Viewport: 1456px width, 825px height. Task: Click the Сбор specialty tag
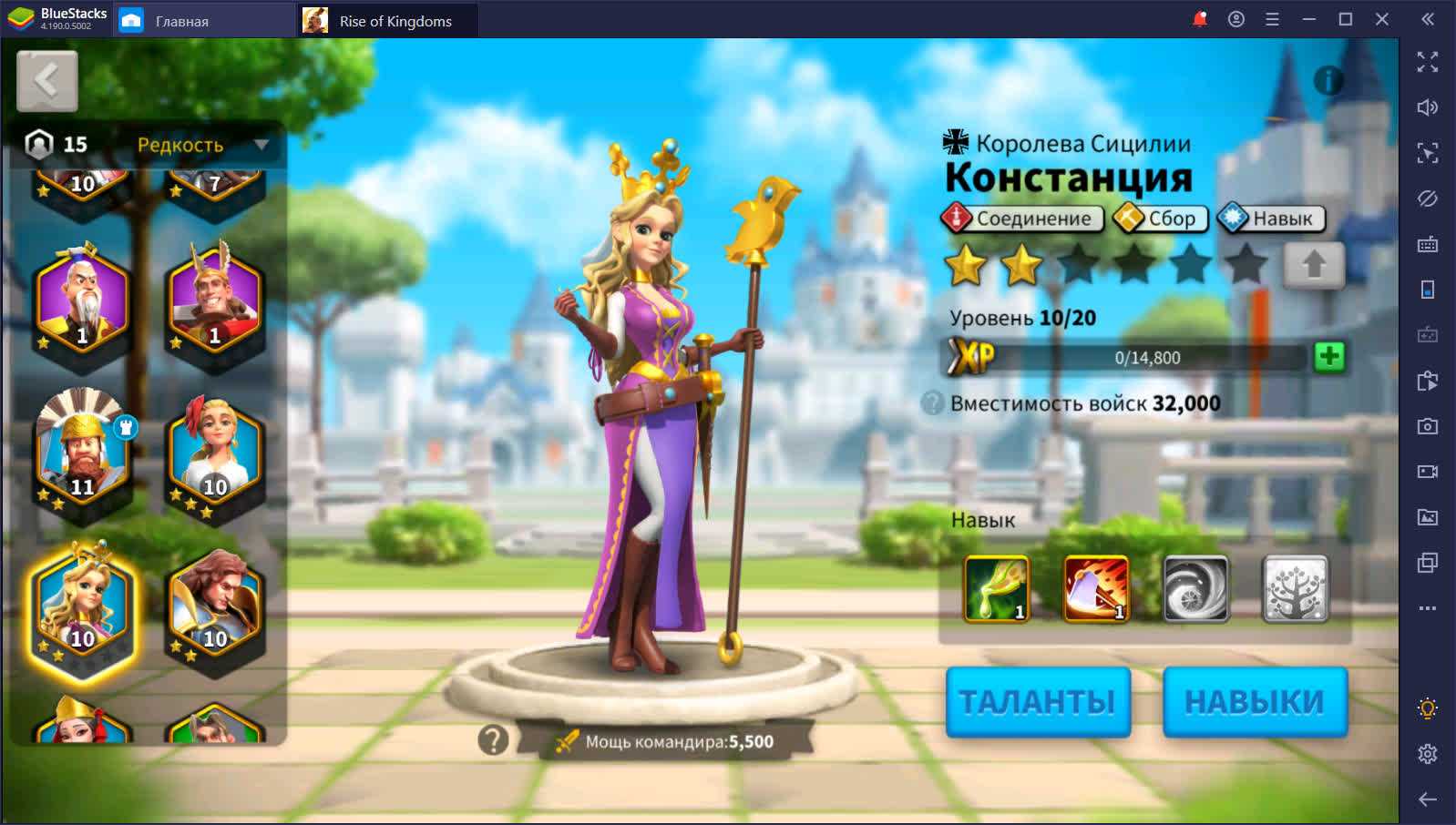tap(1160, 219)
